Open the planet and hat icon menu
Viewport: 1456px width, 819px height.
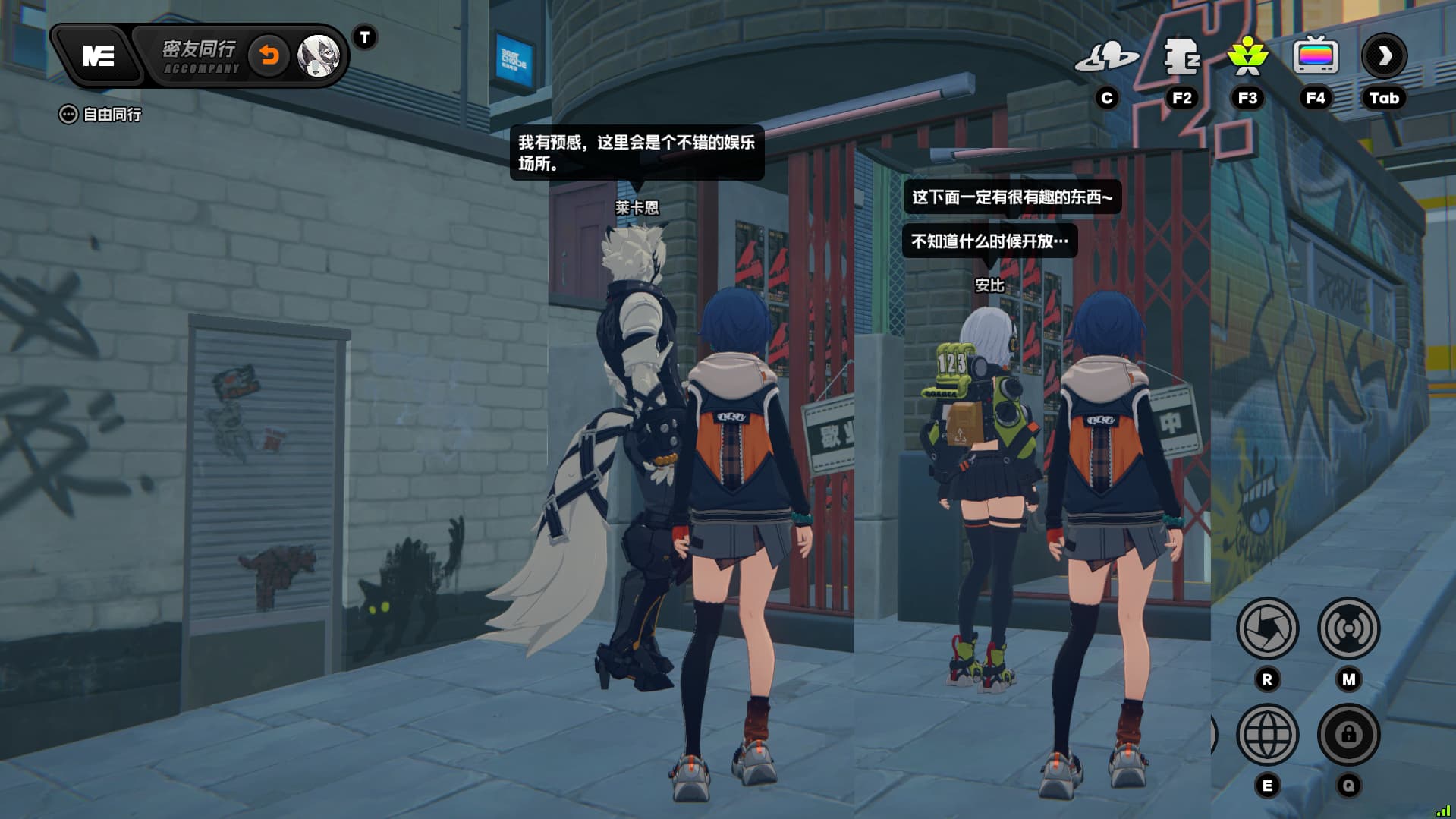coord(1107,57)
